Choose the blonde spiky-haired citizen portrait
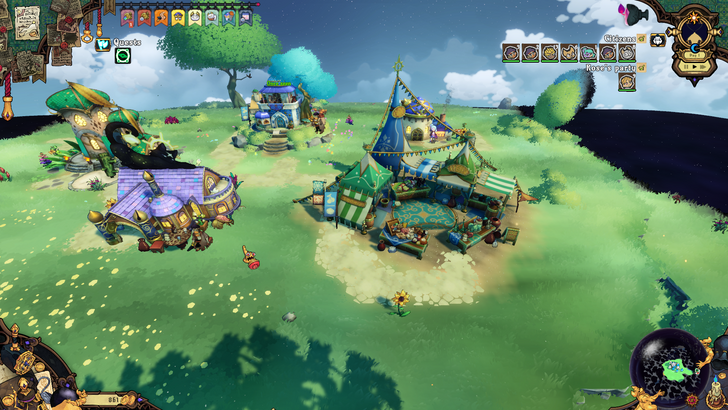The height and width of the screenshot is (410, 728). point(550,53)
